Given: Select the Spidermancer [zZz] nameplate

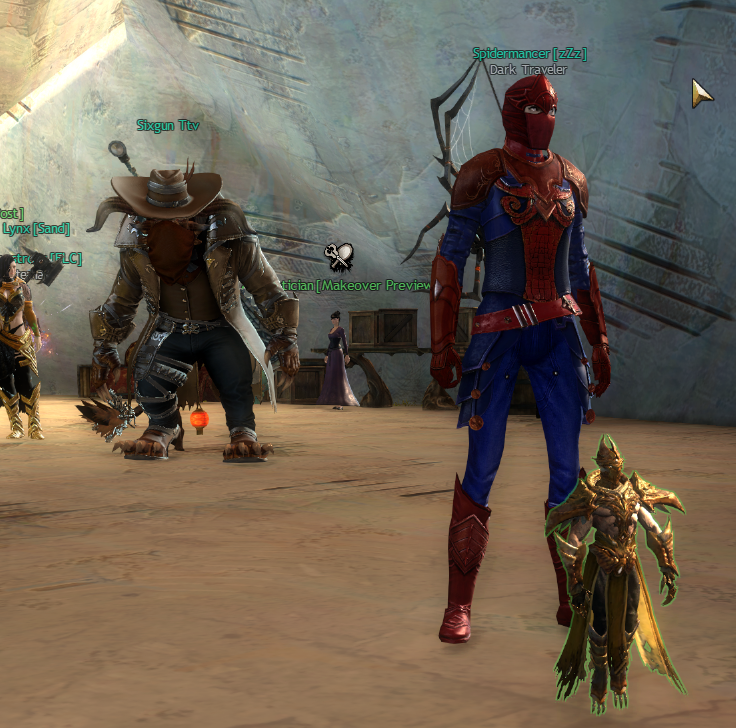Looking at the screenshot, I should [529, 54].
